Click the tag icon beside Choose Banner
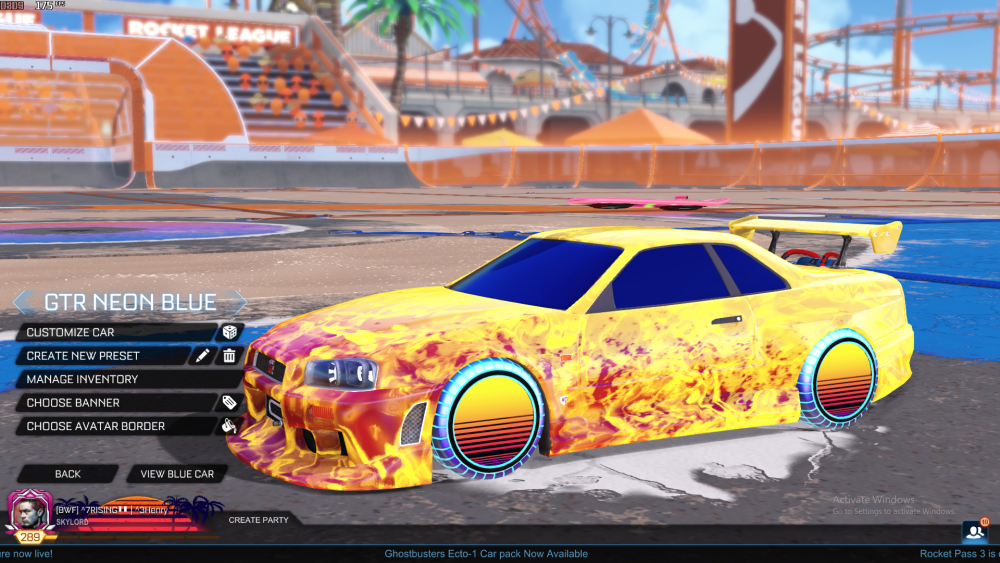 [x=229, y=402]
